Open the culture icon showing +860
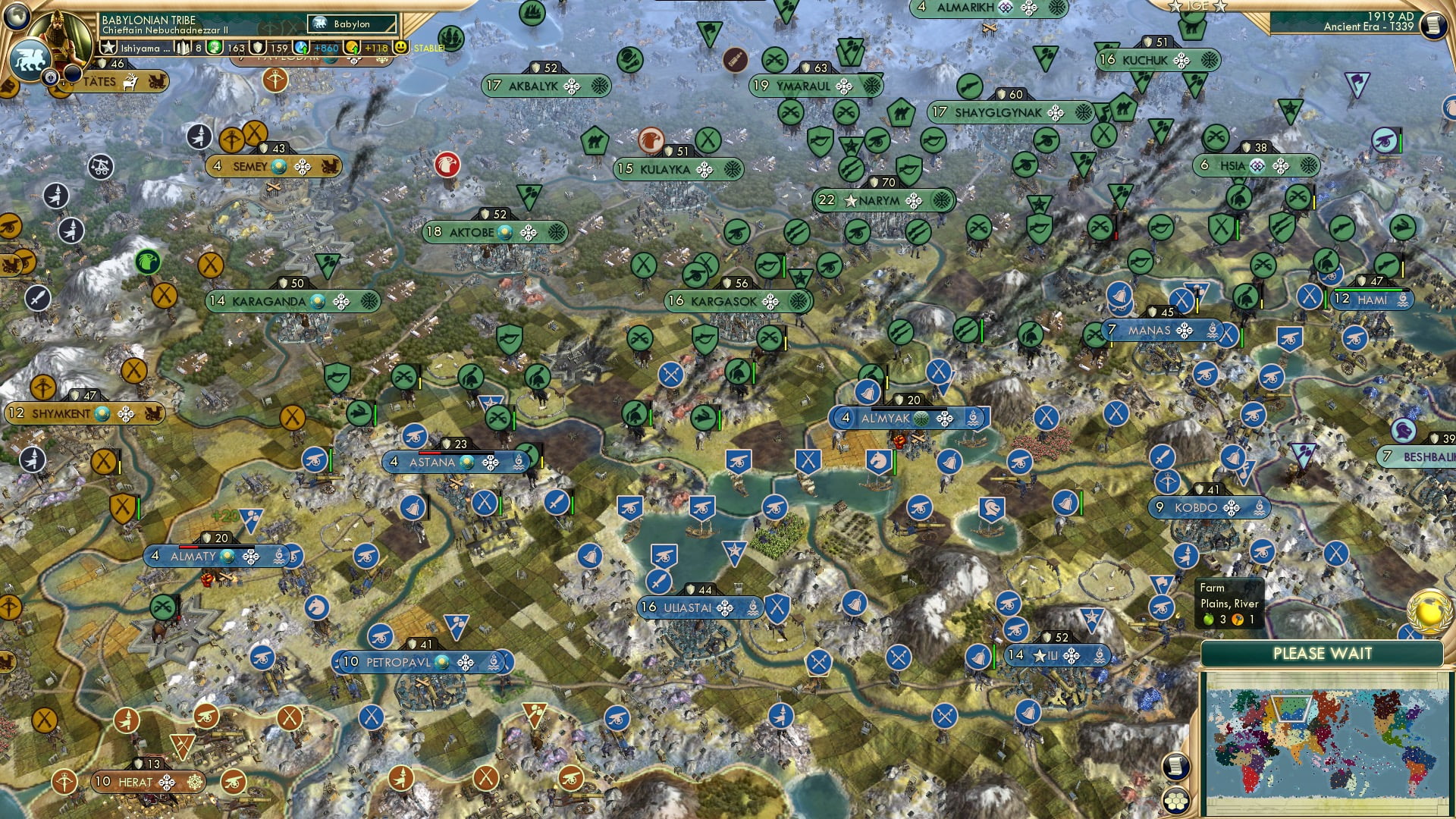Image resolution: width=1456 pixels, height=819 pixels. pyautogui.click(x=301, y=47)
